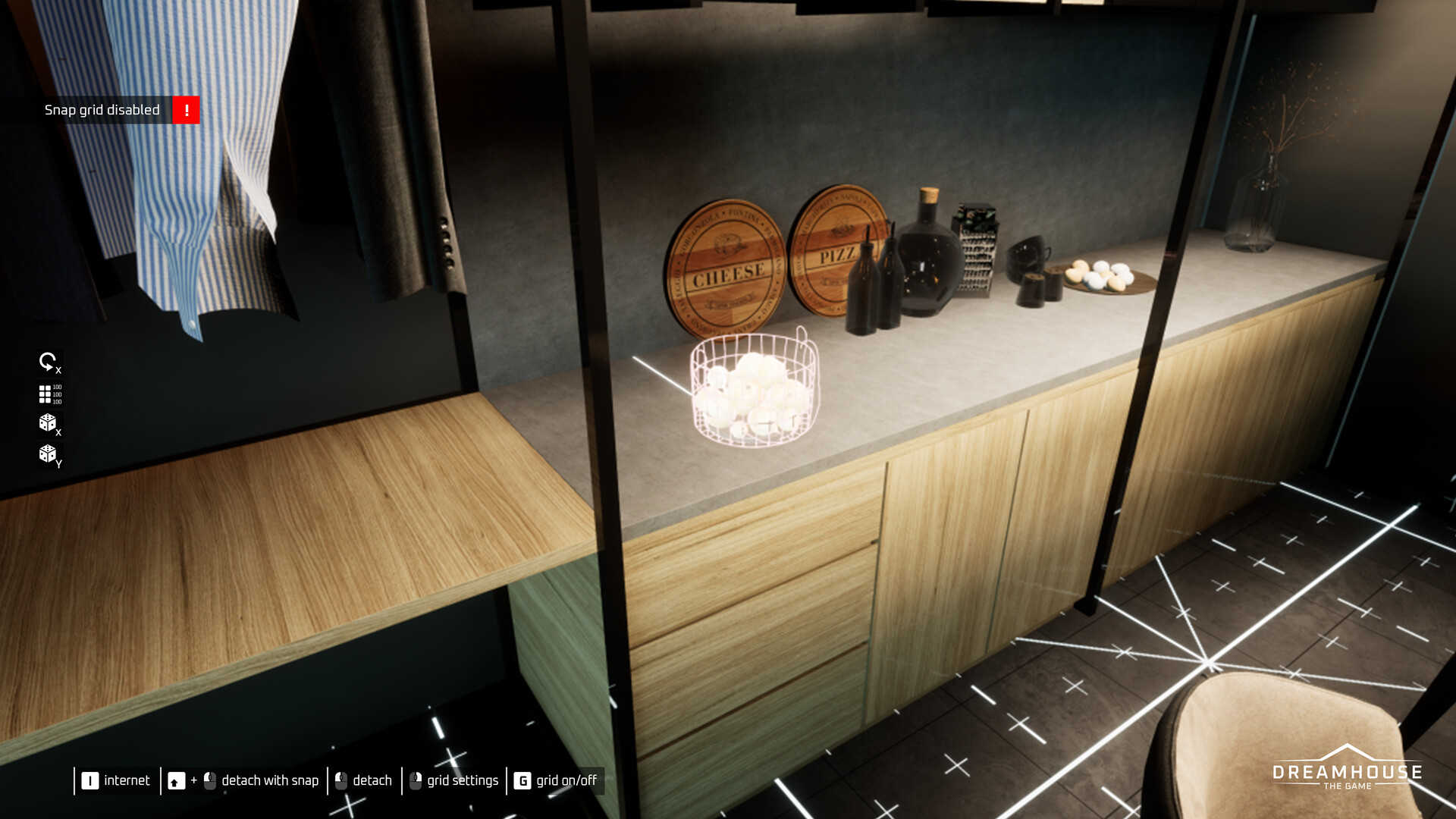Viewport: 1456px width, 819px height.
Task: Click the mouse icon next to detach
Action: point(340,780)
